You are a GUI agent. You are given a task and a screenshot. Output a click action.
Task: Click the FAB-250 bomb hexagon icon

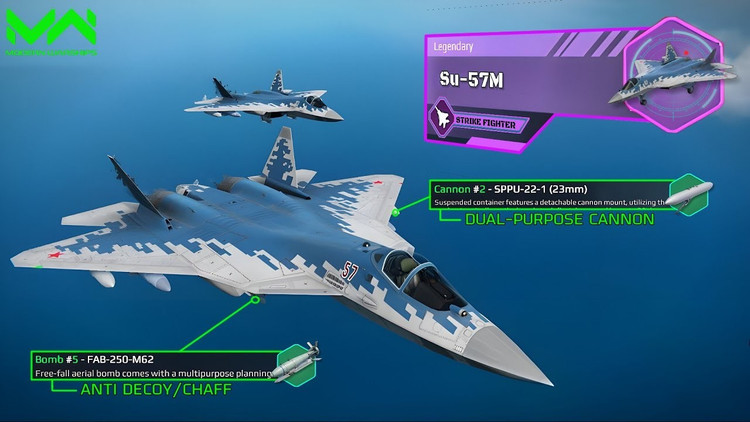click(x=299, y=363)
